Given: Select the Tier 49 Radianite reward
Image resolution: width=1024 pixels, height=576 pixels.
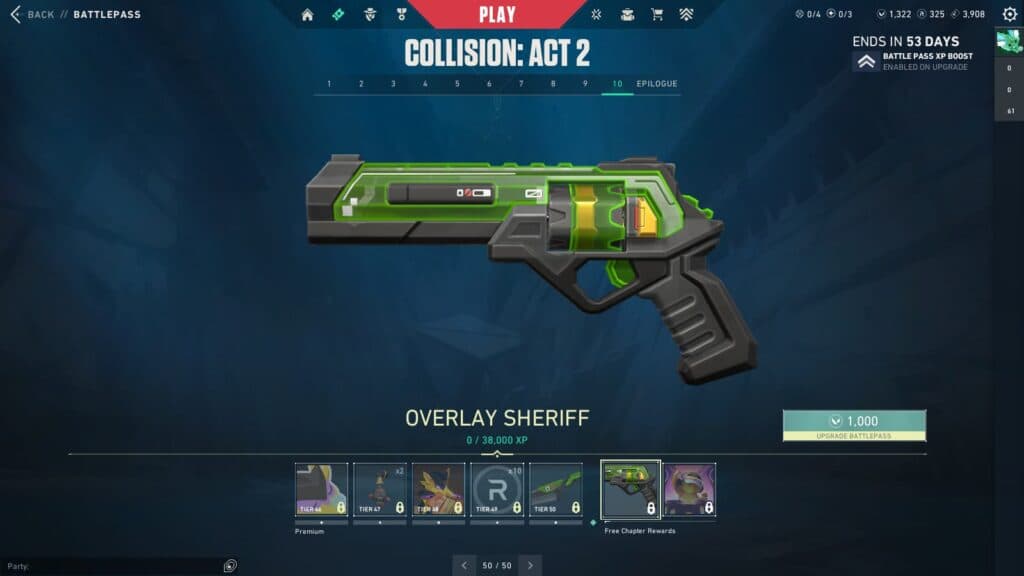Looking at the screenshot, I should [x=497, y=490].
